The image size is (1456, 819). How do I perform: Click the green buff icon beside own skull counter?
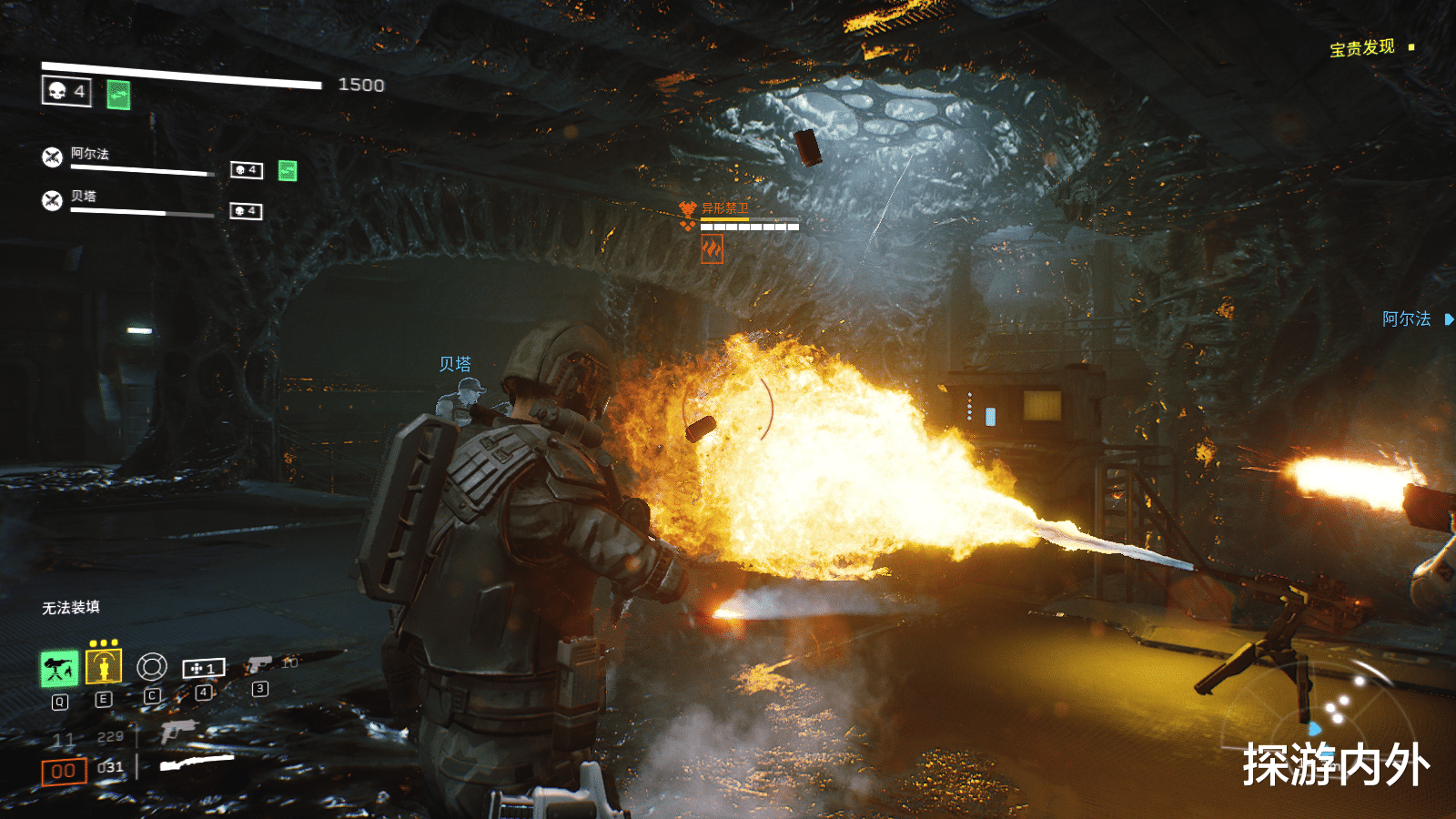tap(118, 95)
